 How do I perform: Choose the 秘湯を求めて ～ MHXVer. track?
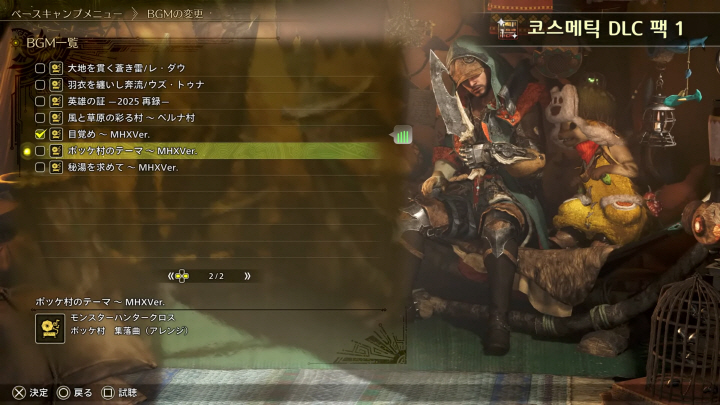[x=122, y=167]
